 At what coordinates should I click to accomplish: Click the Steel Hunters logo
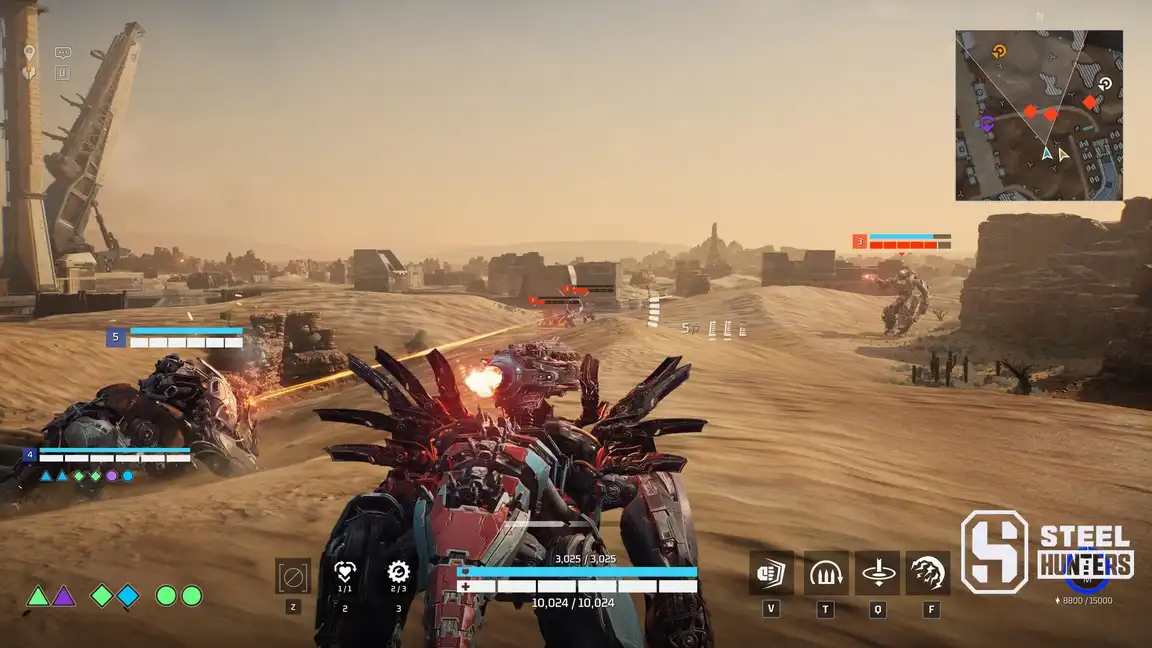point(1047,552)
